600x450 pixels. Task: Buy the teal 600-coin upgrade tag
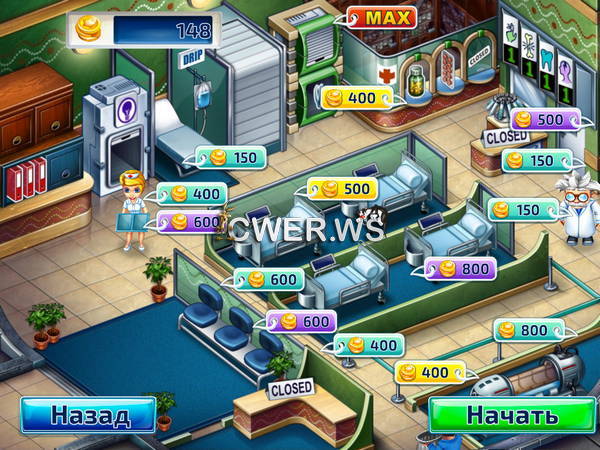268,281
